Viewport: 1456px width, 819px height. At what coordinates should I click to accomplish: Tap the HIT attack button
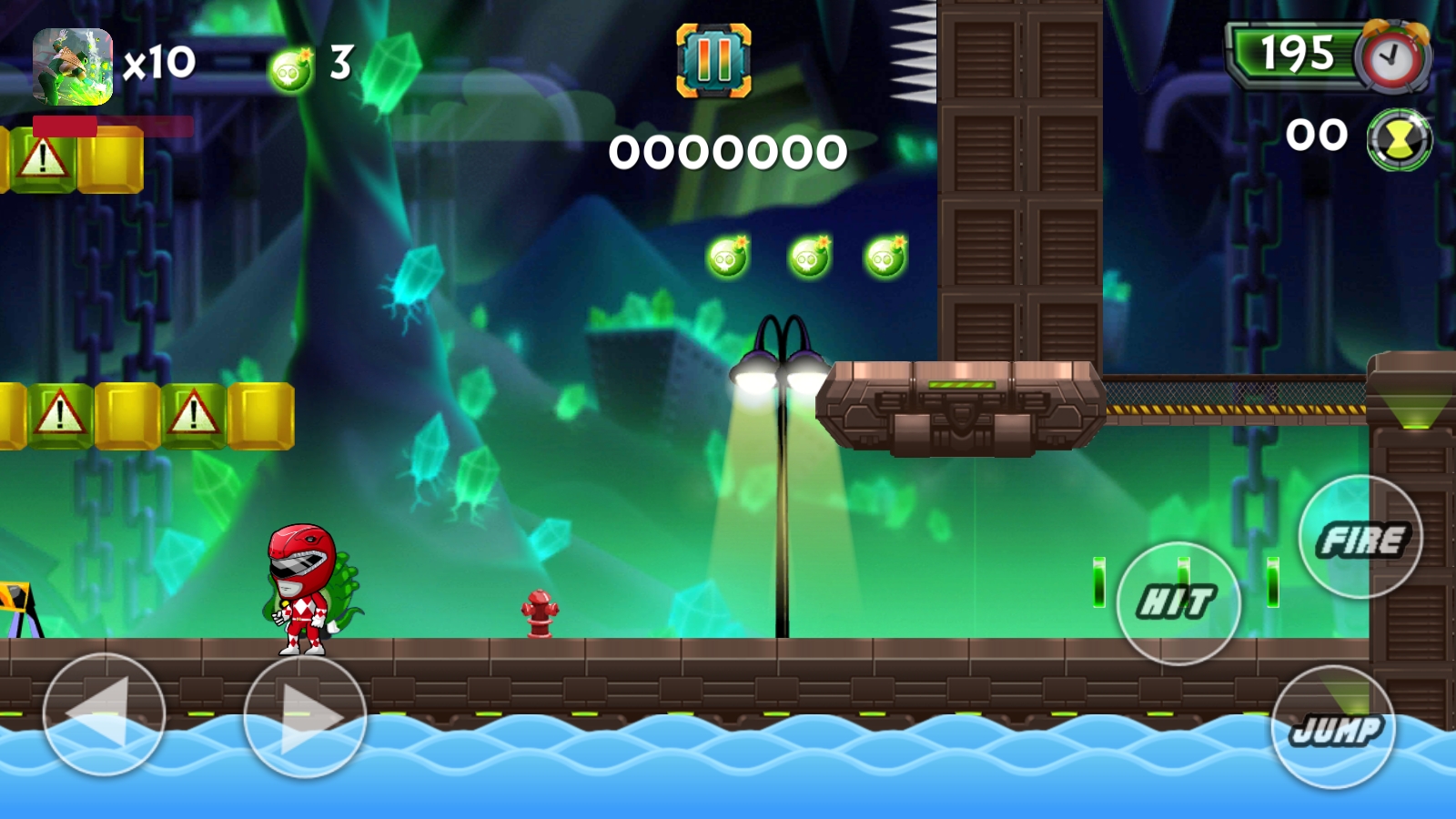tap(1178, 603)
